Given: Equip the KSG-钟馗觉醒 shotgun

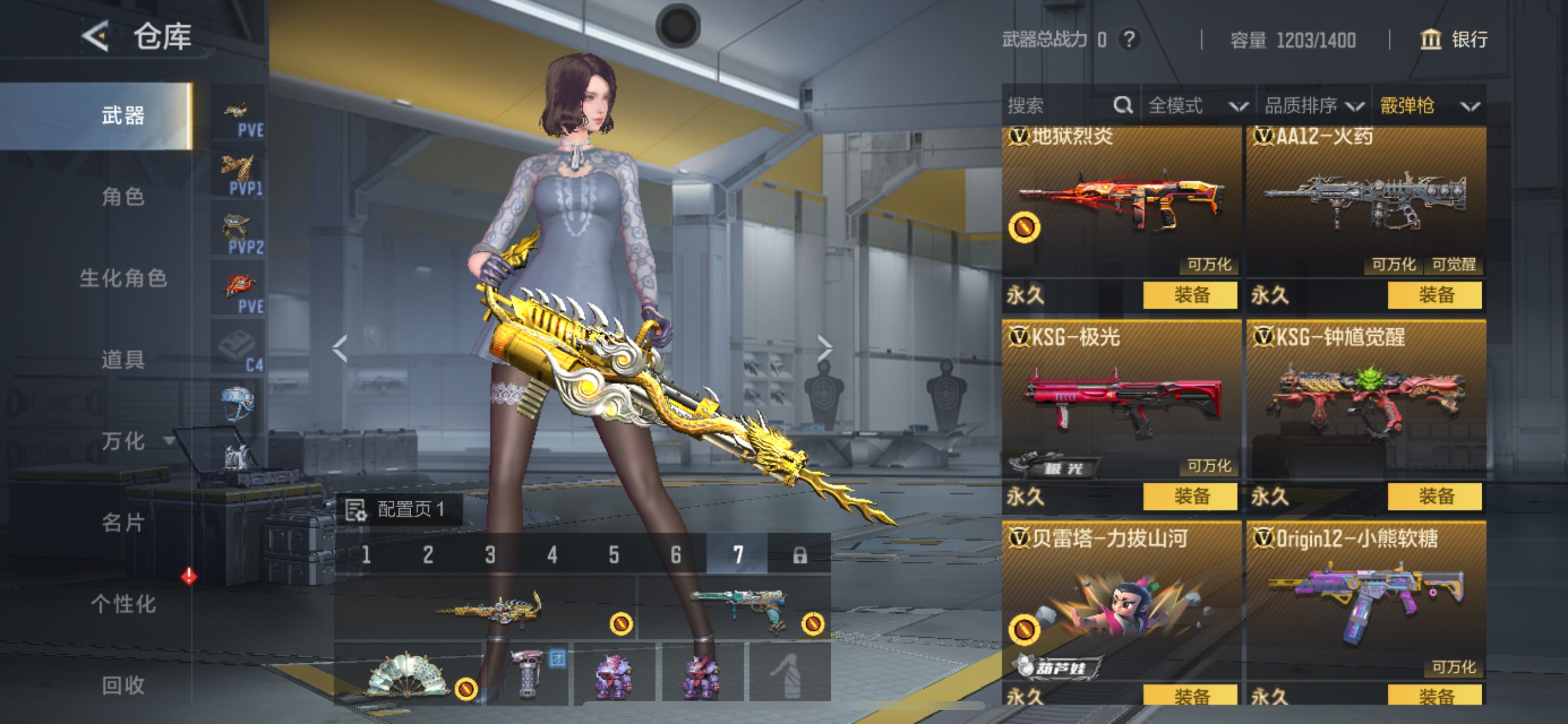Looking at the screenshot, I should coord(1434,497).
